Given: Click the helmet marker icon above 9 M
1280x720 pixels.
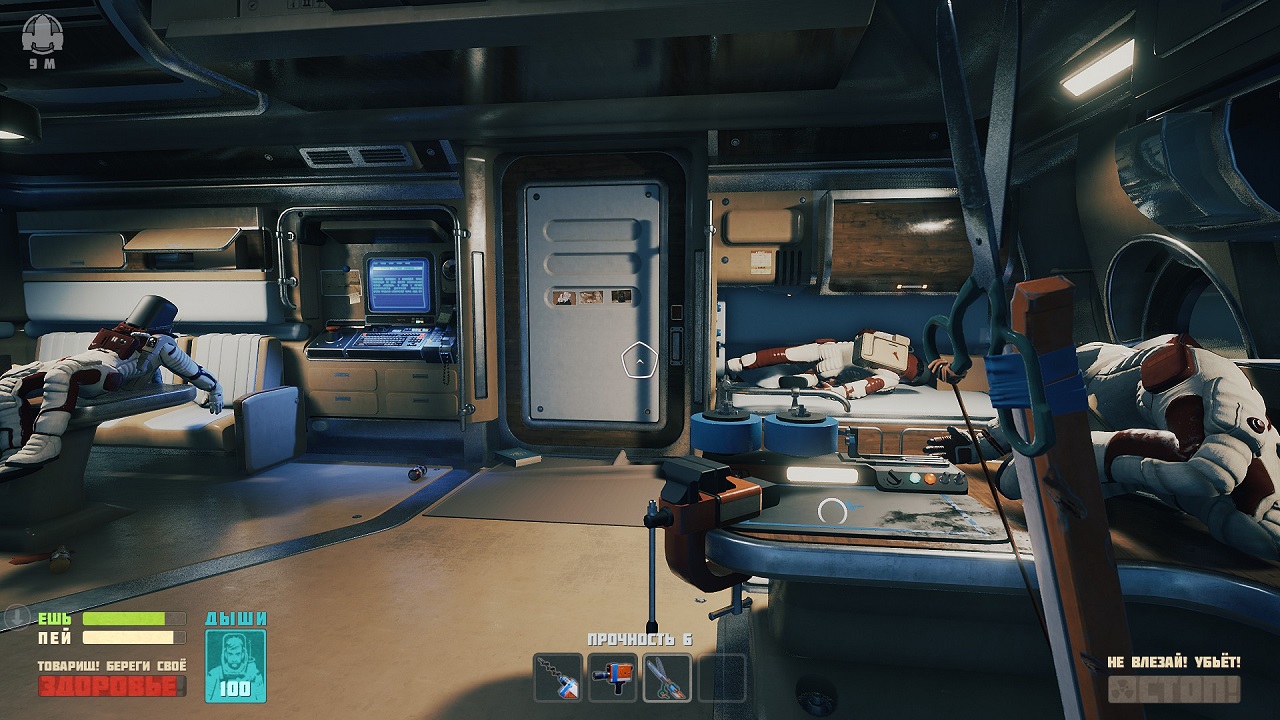Looking at the screenshot, I should [41, 36].
